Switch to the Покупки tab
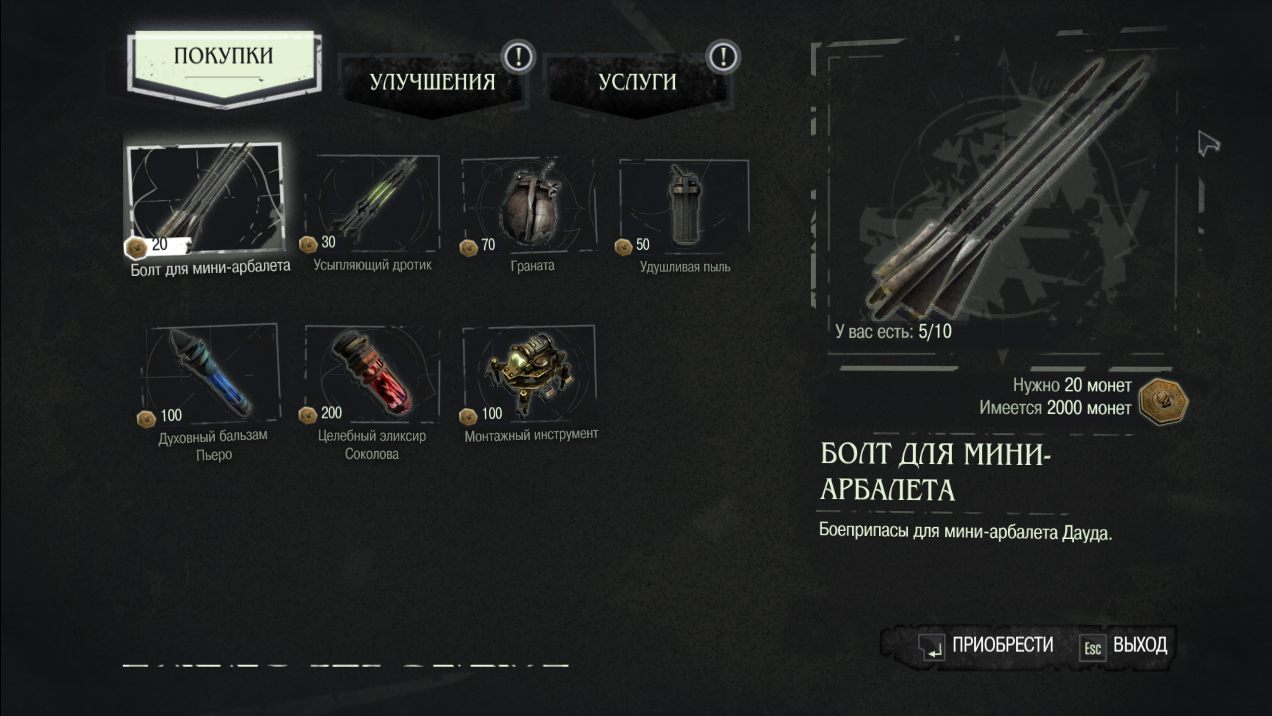1272x716 pixels. [x=223, y=56]
